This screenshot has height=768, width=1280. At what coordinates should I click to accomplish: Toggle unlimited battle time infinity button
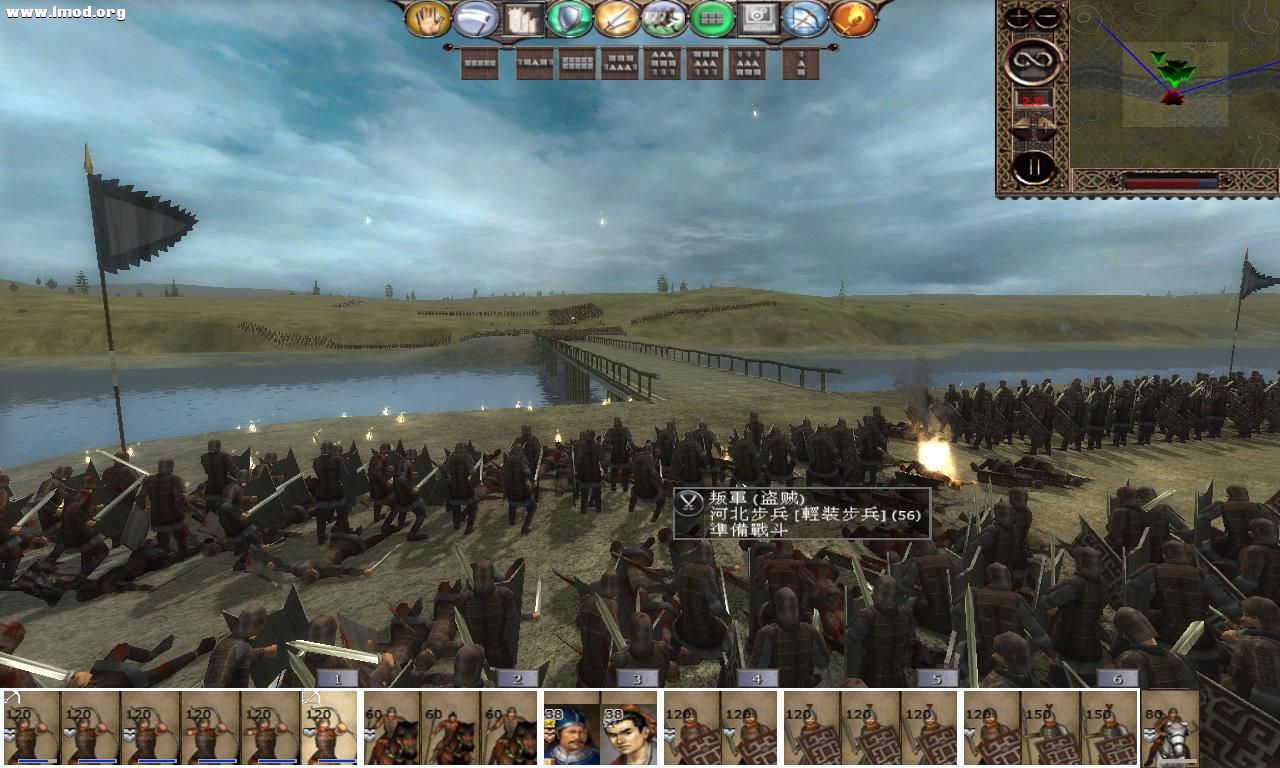click(1032, 61)
